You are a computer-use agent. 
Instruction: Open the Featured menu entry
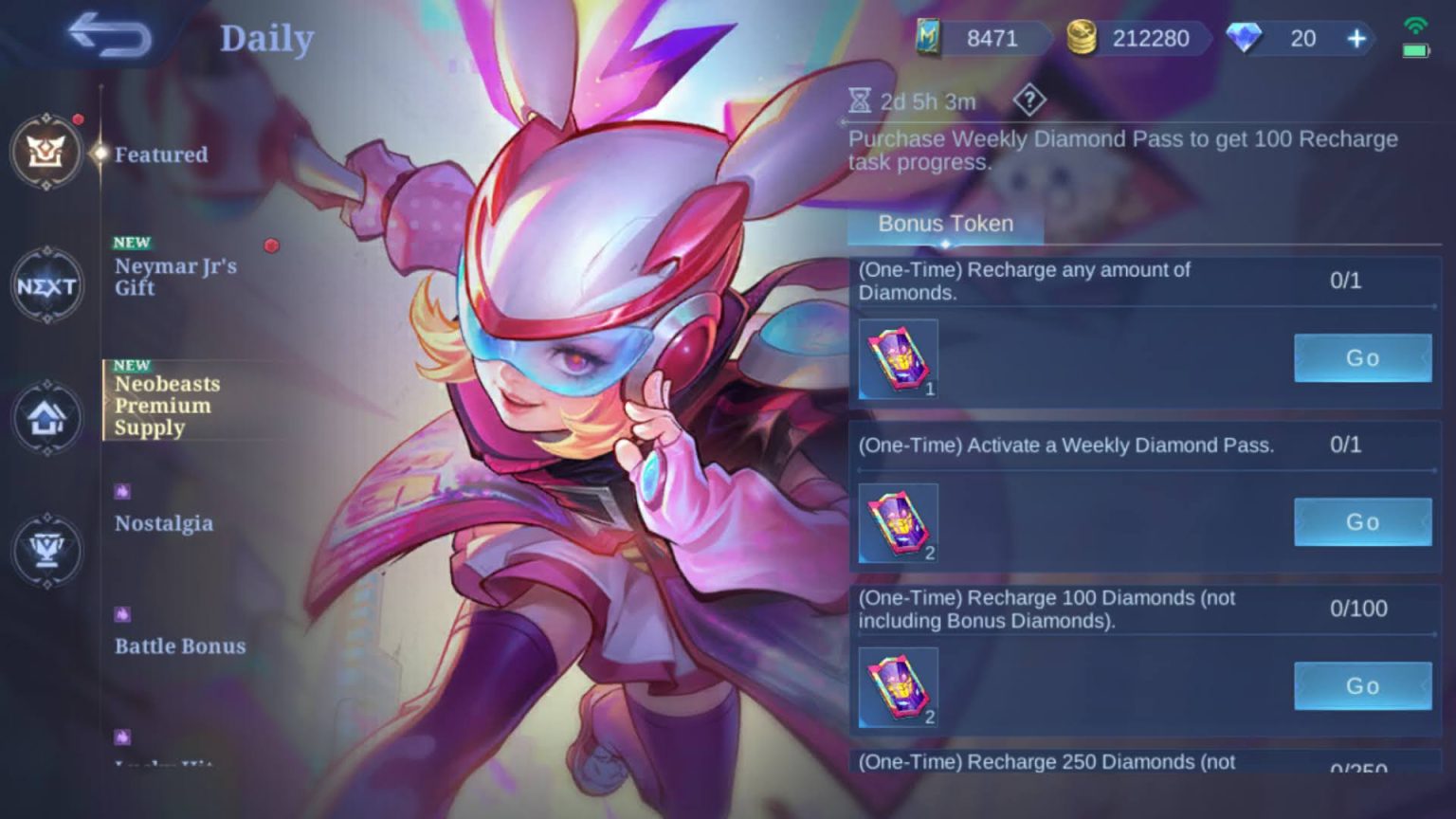click(160, 155)
